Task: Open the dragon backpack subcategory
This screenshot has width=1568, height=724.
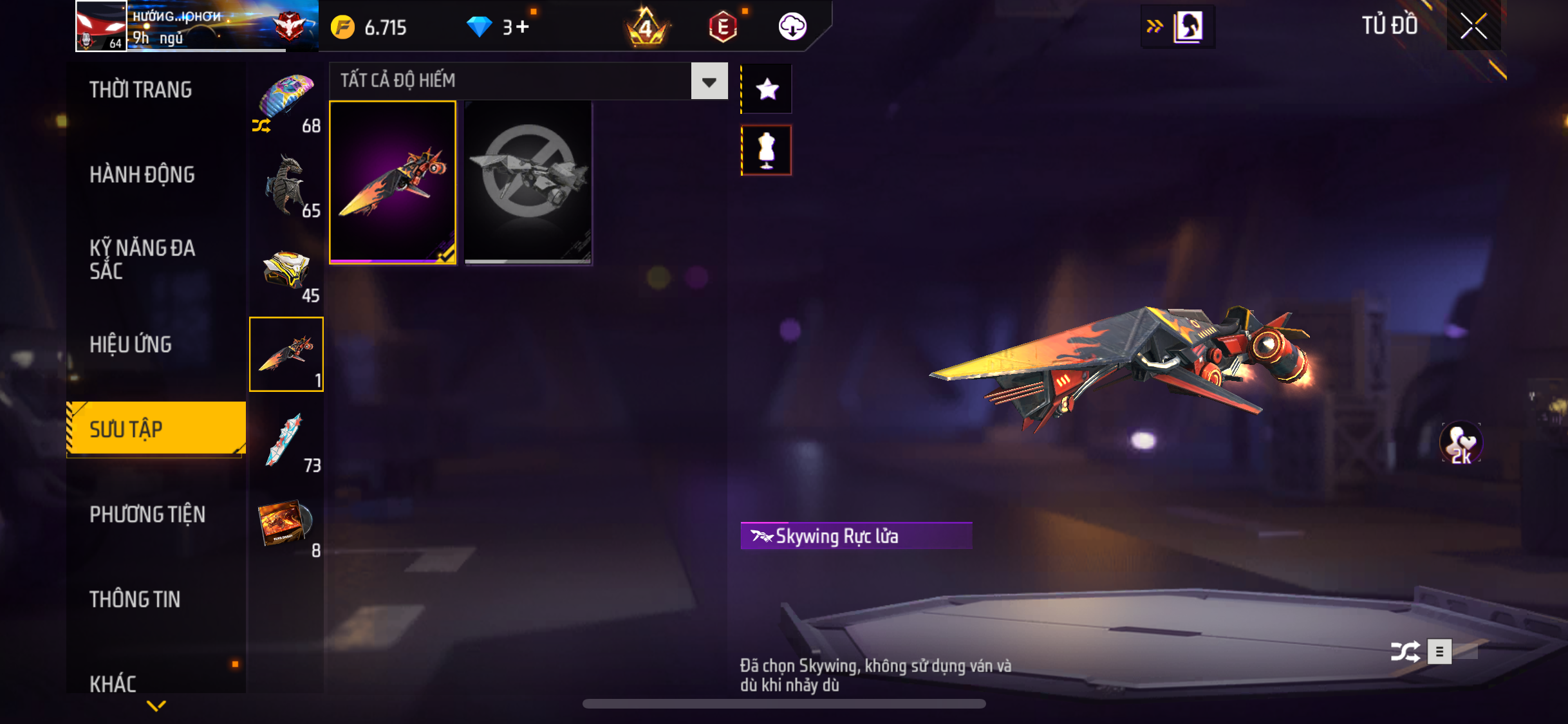Action: pos(287,185)
